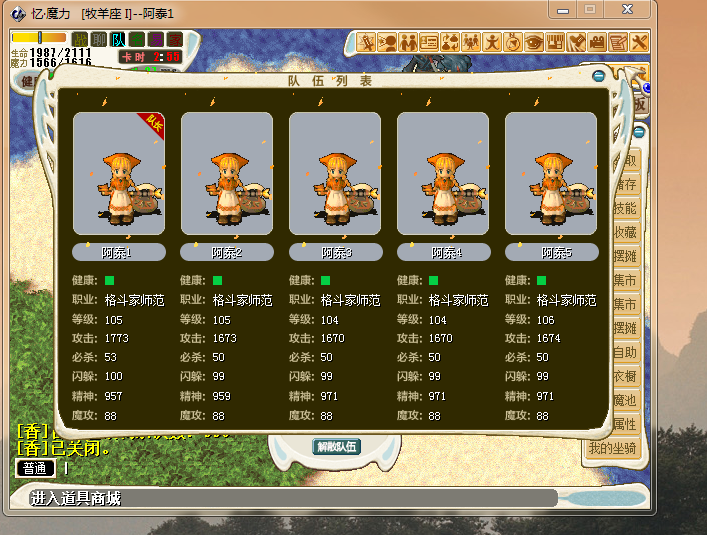
Task: Select the 阿泰5 team member card
Action: tap(550, 174)
